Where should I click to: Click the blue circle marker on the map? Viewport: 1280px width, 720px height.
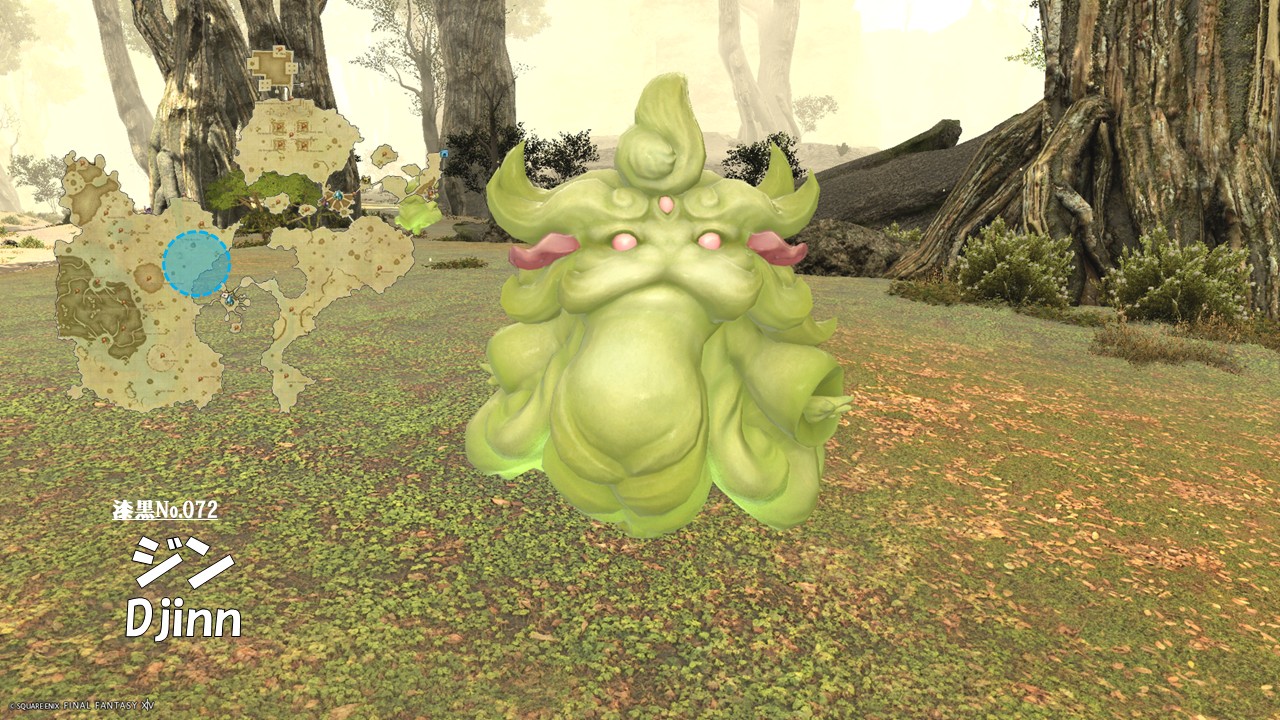click(x=197, y=264)
